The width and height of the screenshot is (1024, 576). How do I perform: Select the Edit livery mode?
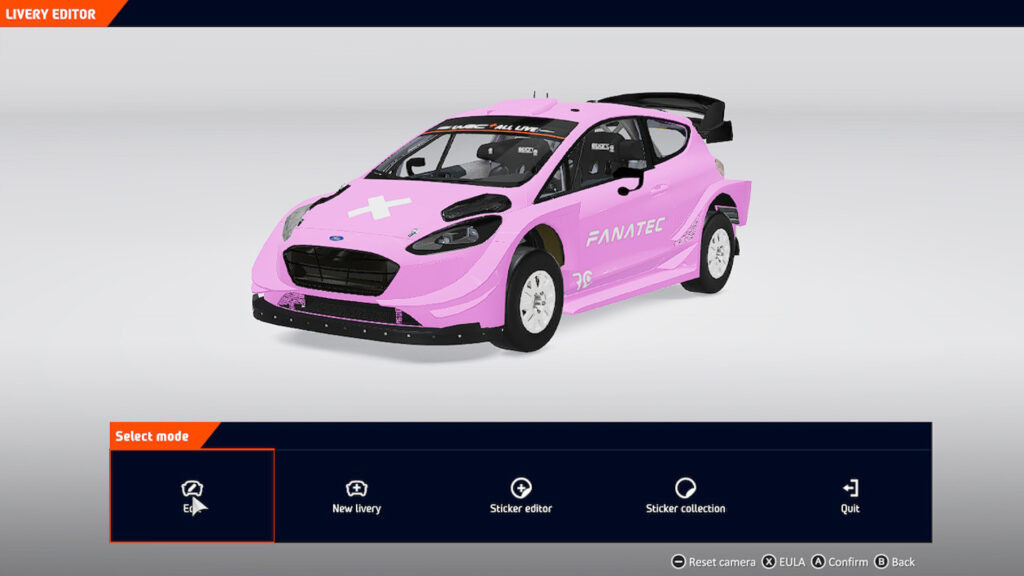pos(192,495)
